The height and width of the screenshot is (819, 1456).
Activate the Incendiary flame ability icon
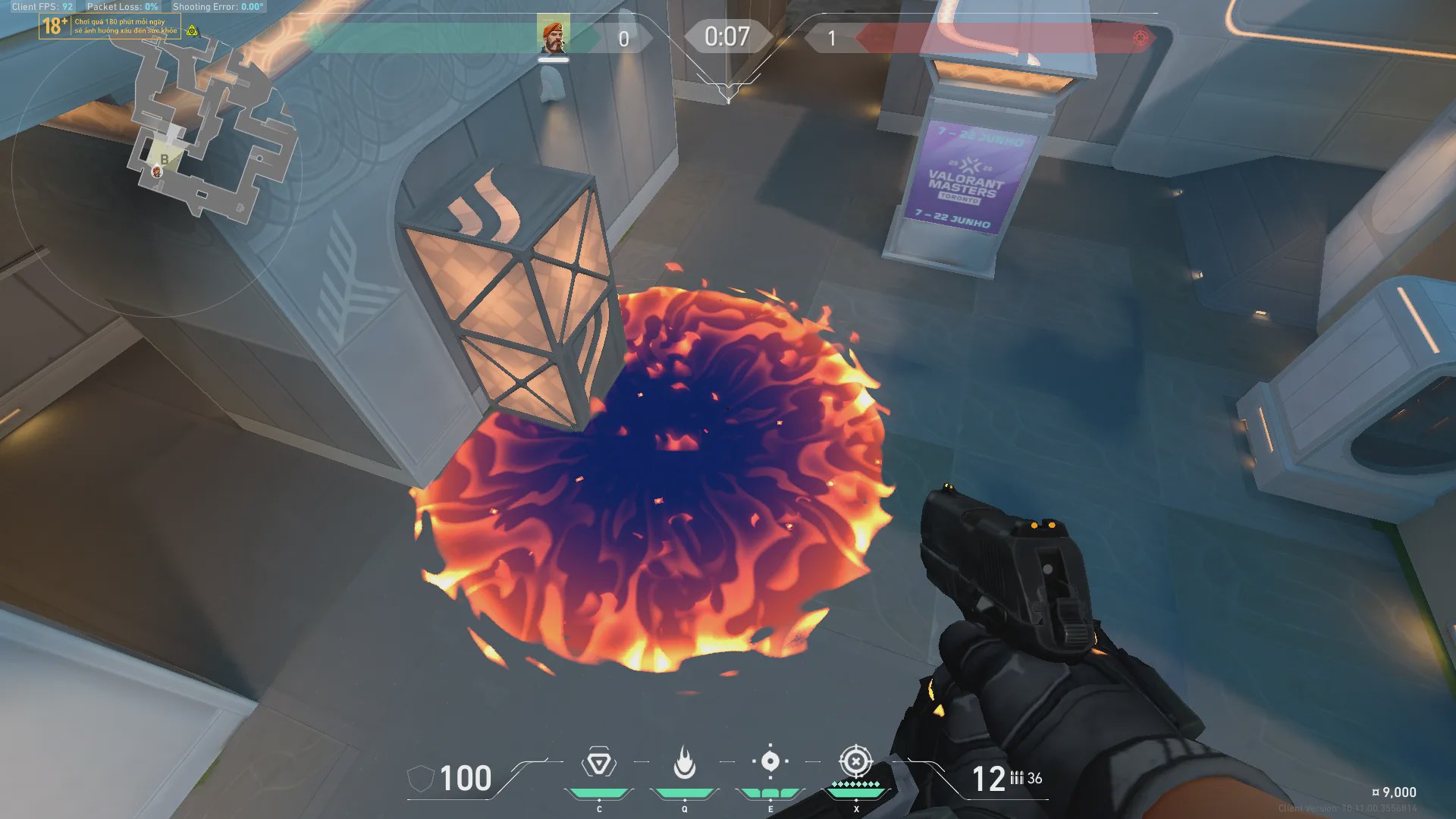684,763
